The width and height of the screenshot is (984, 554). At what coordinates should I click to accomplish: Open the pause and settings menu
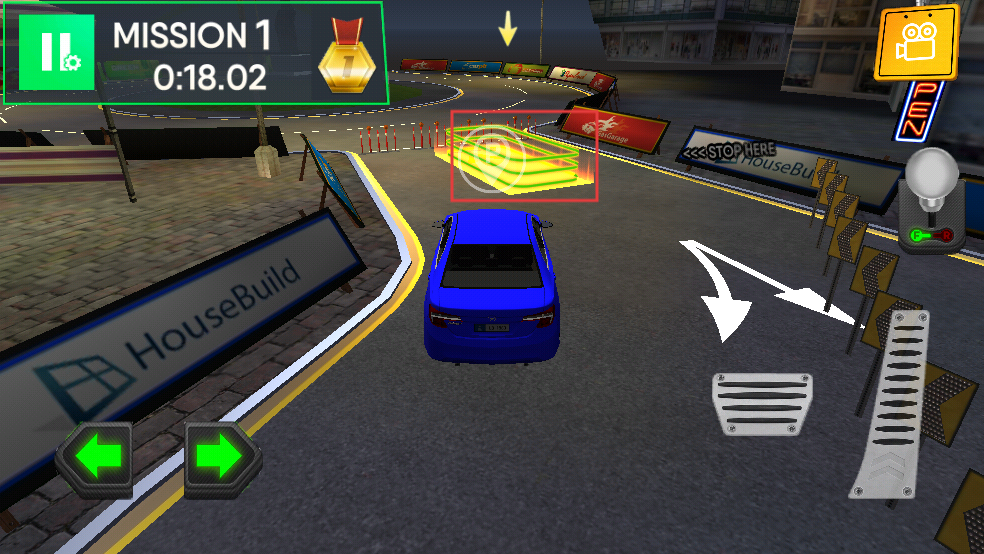pyautogui.click(x=56, y=53)
